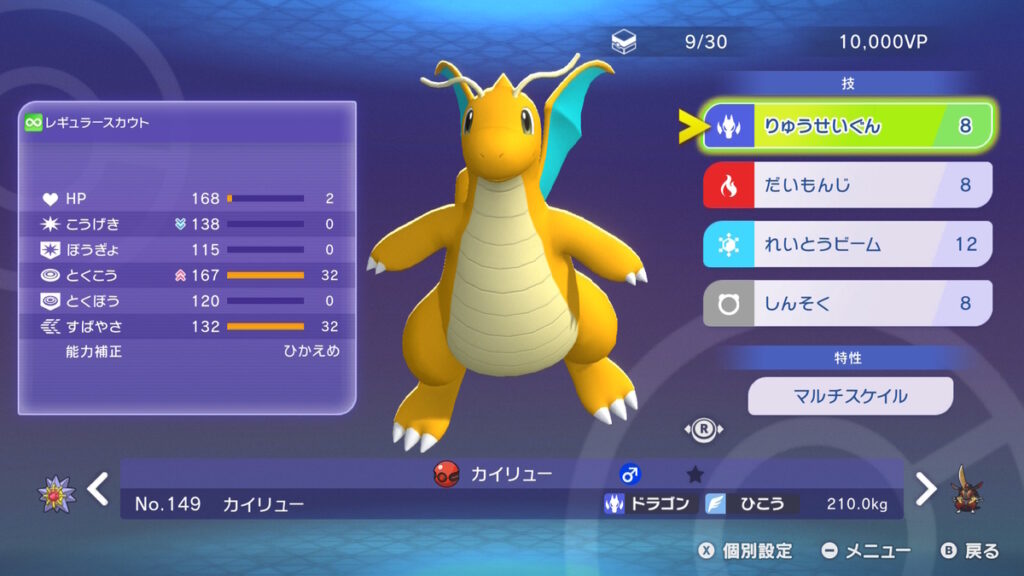Select the れいとうビーム move
Viewport: 1024px width, 576px height.
pos(847,244)
